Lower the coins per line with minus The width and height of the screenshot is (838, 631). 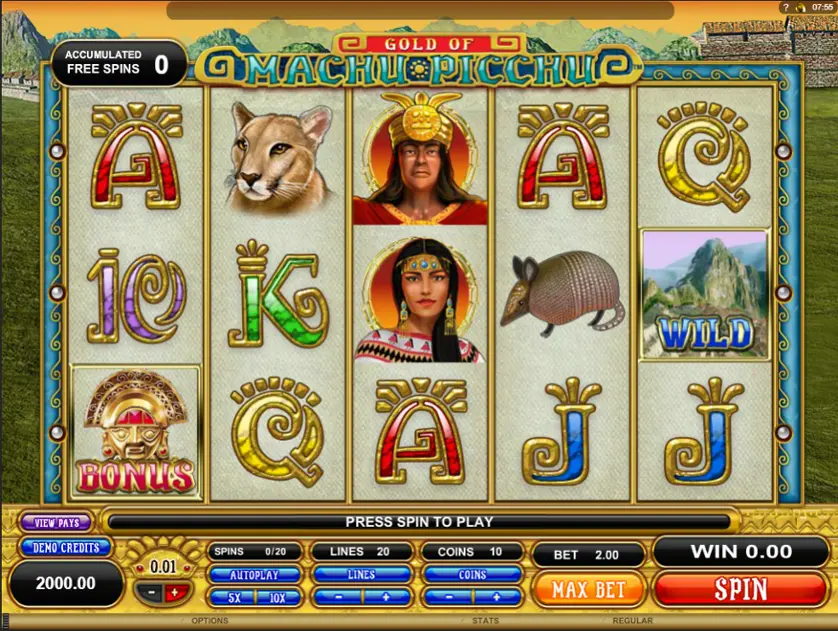[x=448, y=597]
